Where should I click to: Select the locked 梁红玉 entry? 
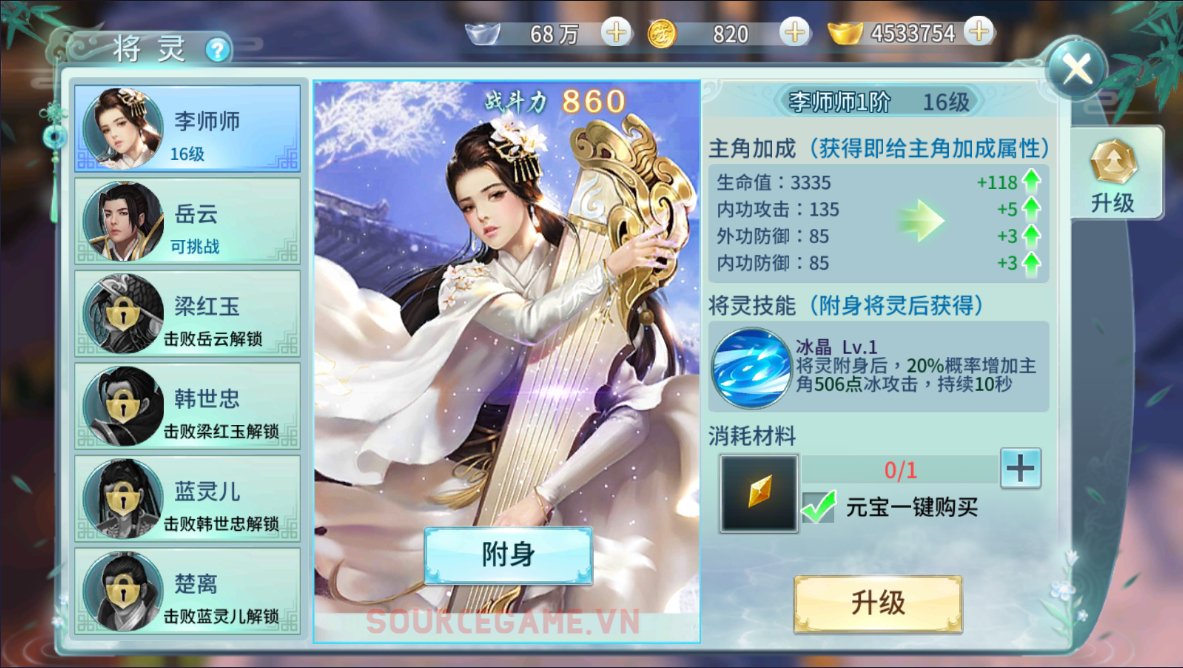[187, 314]
